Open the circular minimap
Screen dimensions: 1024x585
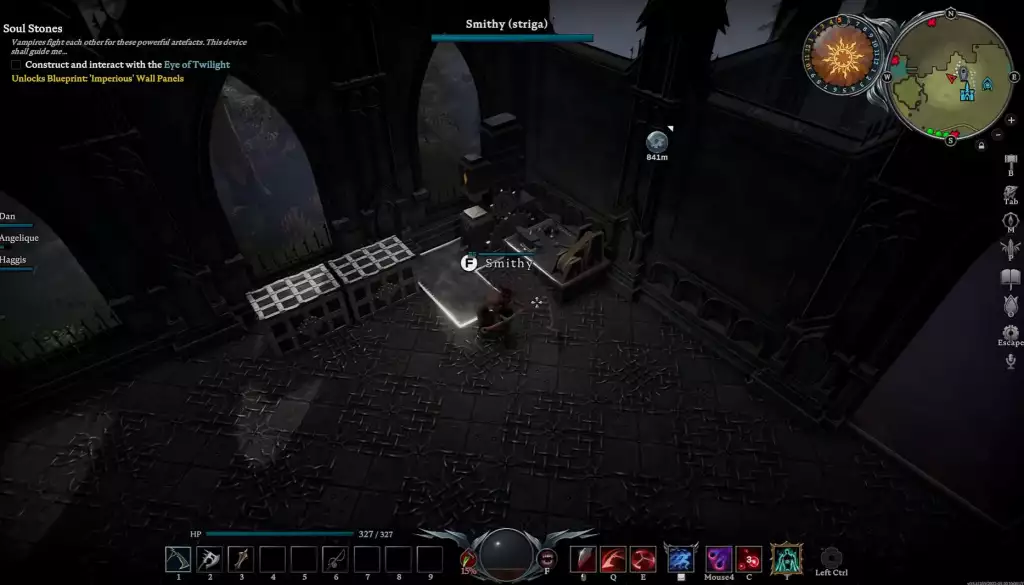coord(949,77)
